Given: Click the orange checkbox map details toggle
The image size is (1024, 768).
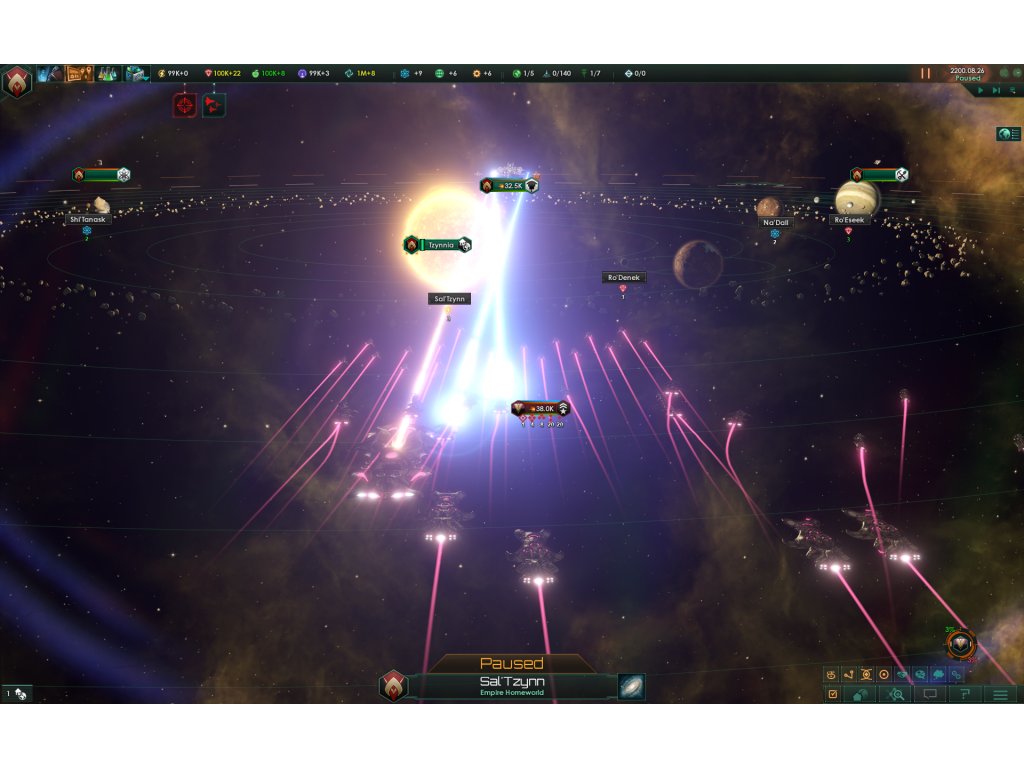Looking at the screenshot, I should coord(832,694).
